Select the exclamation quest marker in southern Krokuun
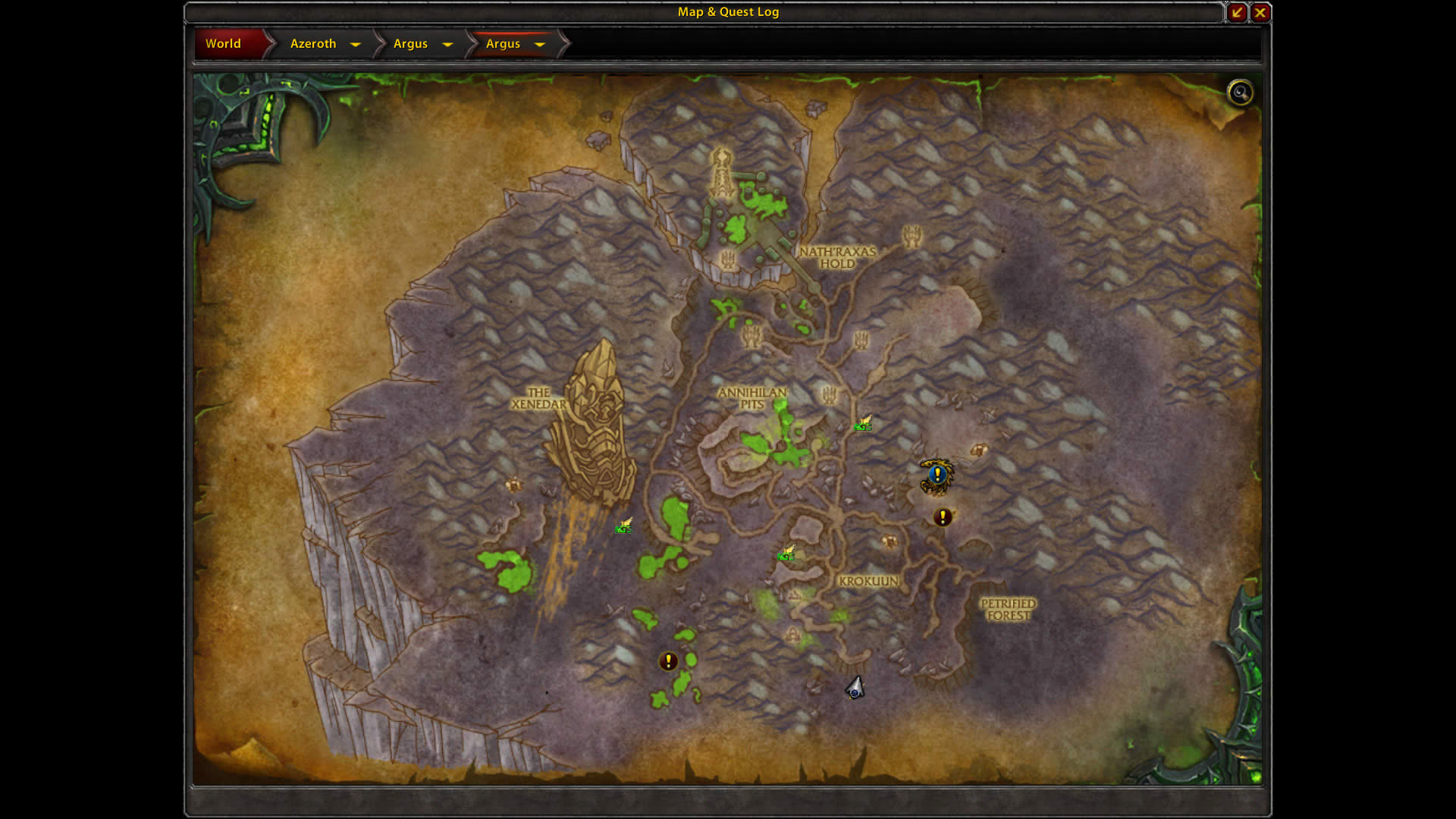Viewport: 1456px width, 819px height. (x=667, y=661)
